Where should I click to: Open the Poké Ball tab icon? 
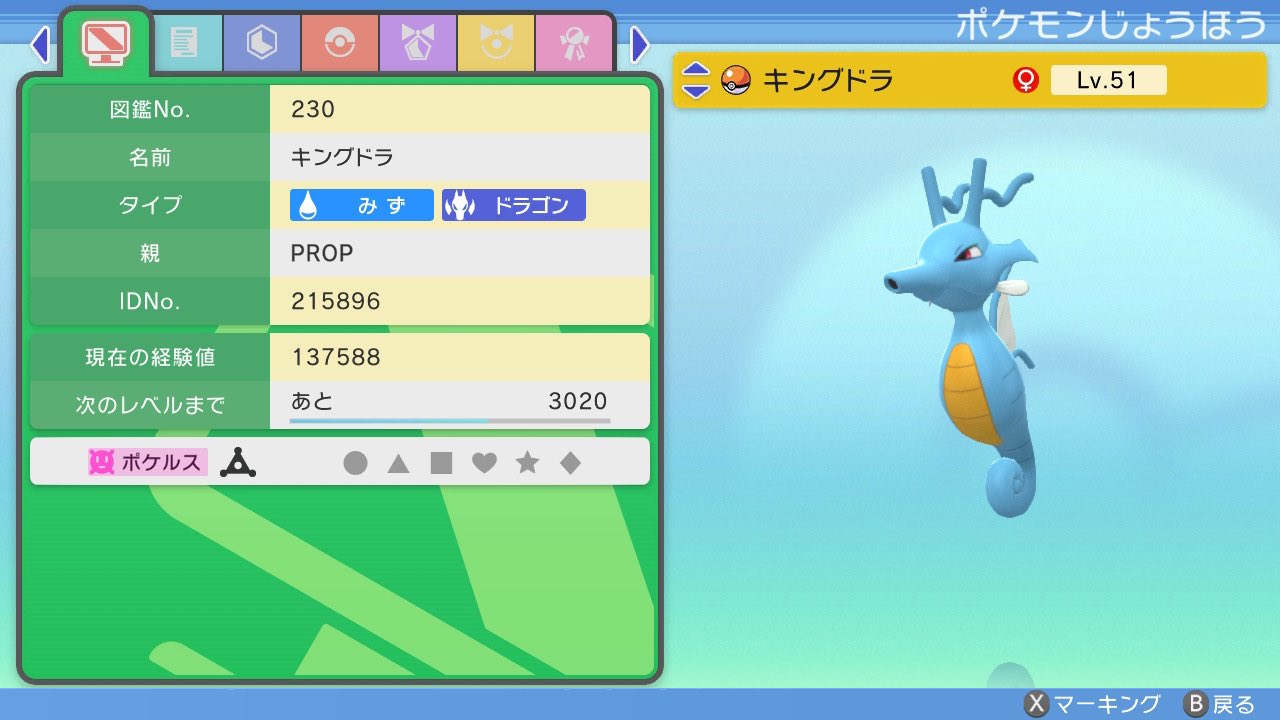pos(339,44)
